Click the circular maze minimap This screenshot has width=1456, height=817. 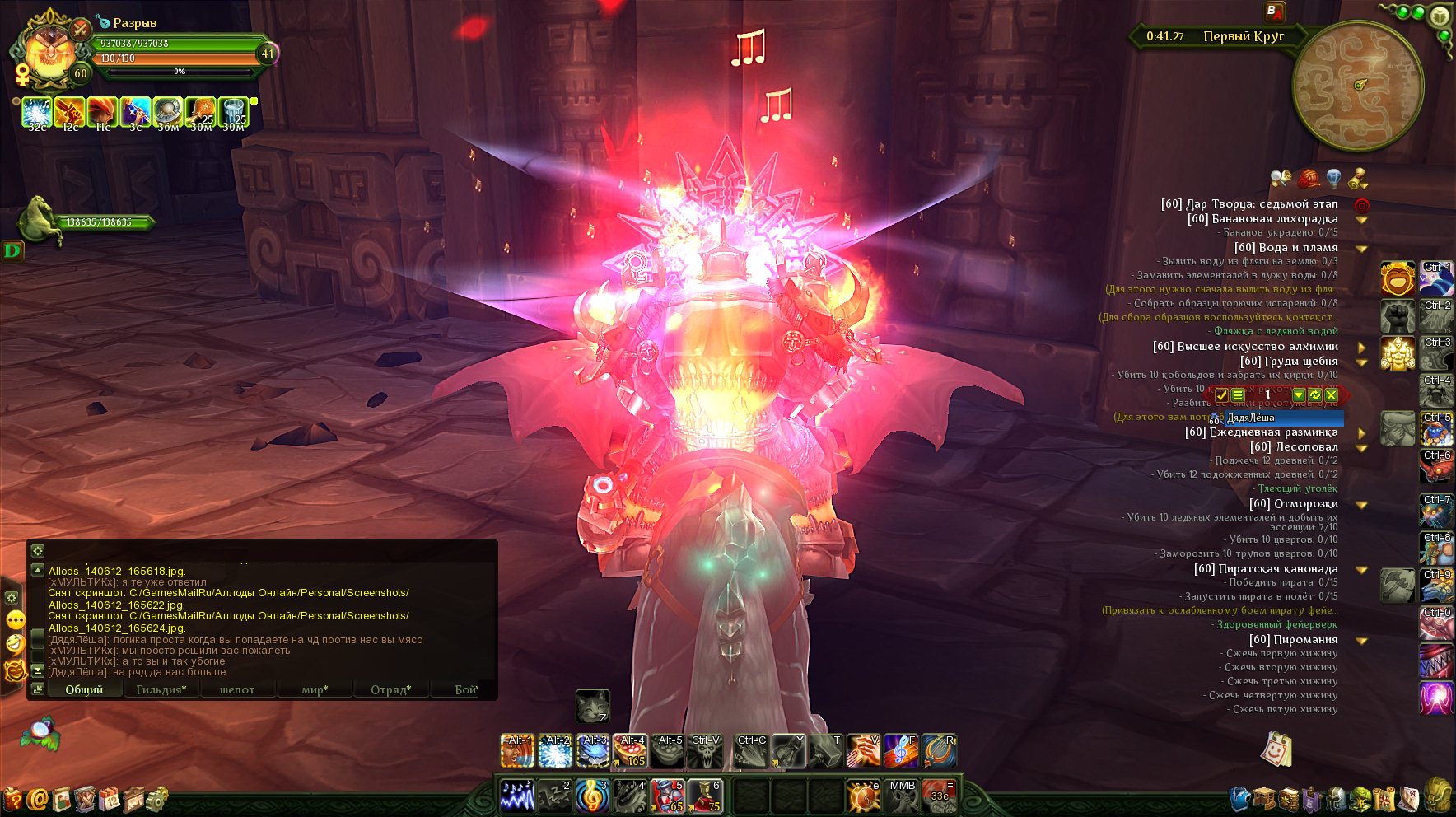click(x=1357, y=85)
